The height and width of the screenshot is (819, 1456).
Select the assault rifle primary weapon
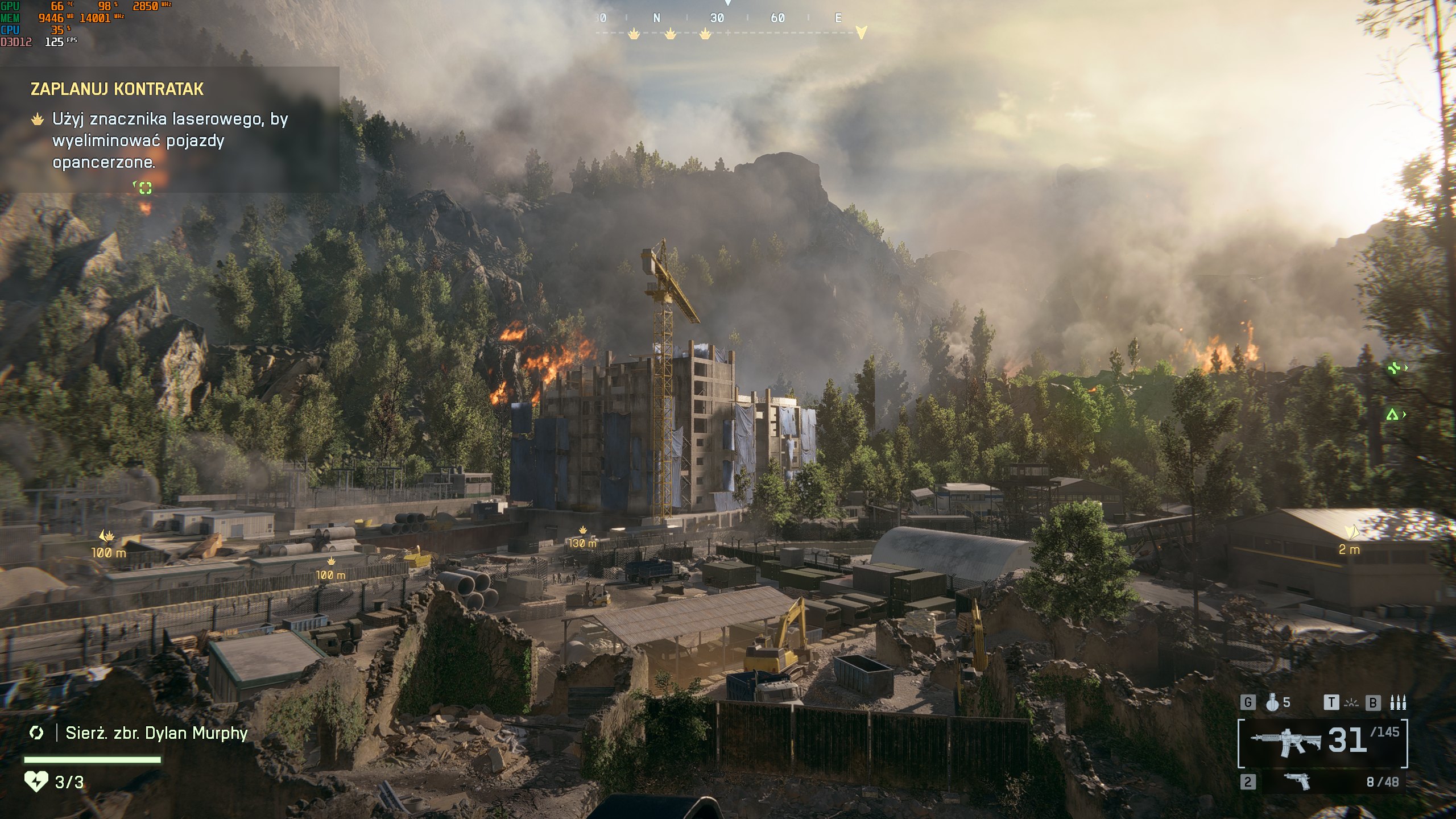[x=1285, y=742]
